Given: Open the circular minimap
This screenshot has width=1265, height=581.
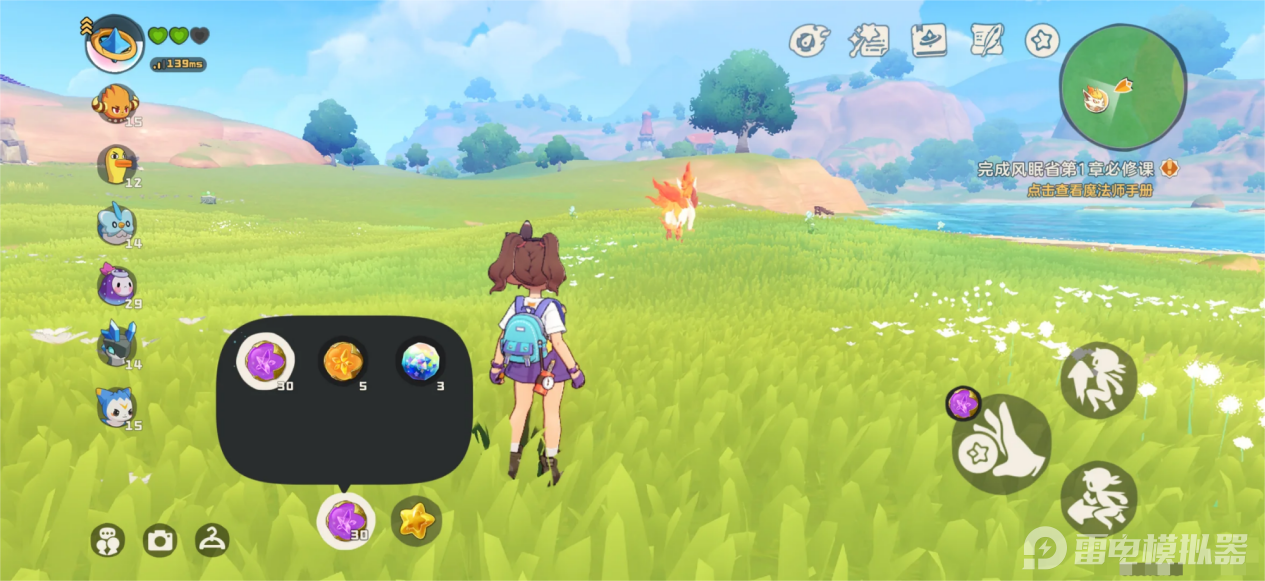Looking at the screenshot, I should 1122,87.
